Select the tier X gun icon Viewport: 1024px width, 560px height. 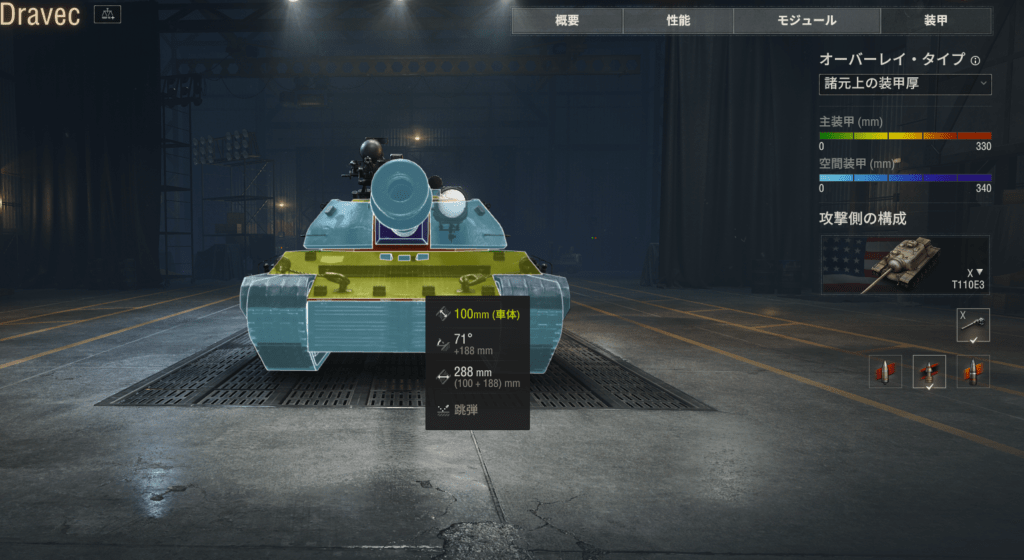tap(973, 324)
